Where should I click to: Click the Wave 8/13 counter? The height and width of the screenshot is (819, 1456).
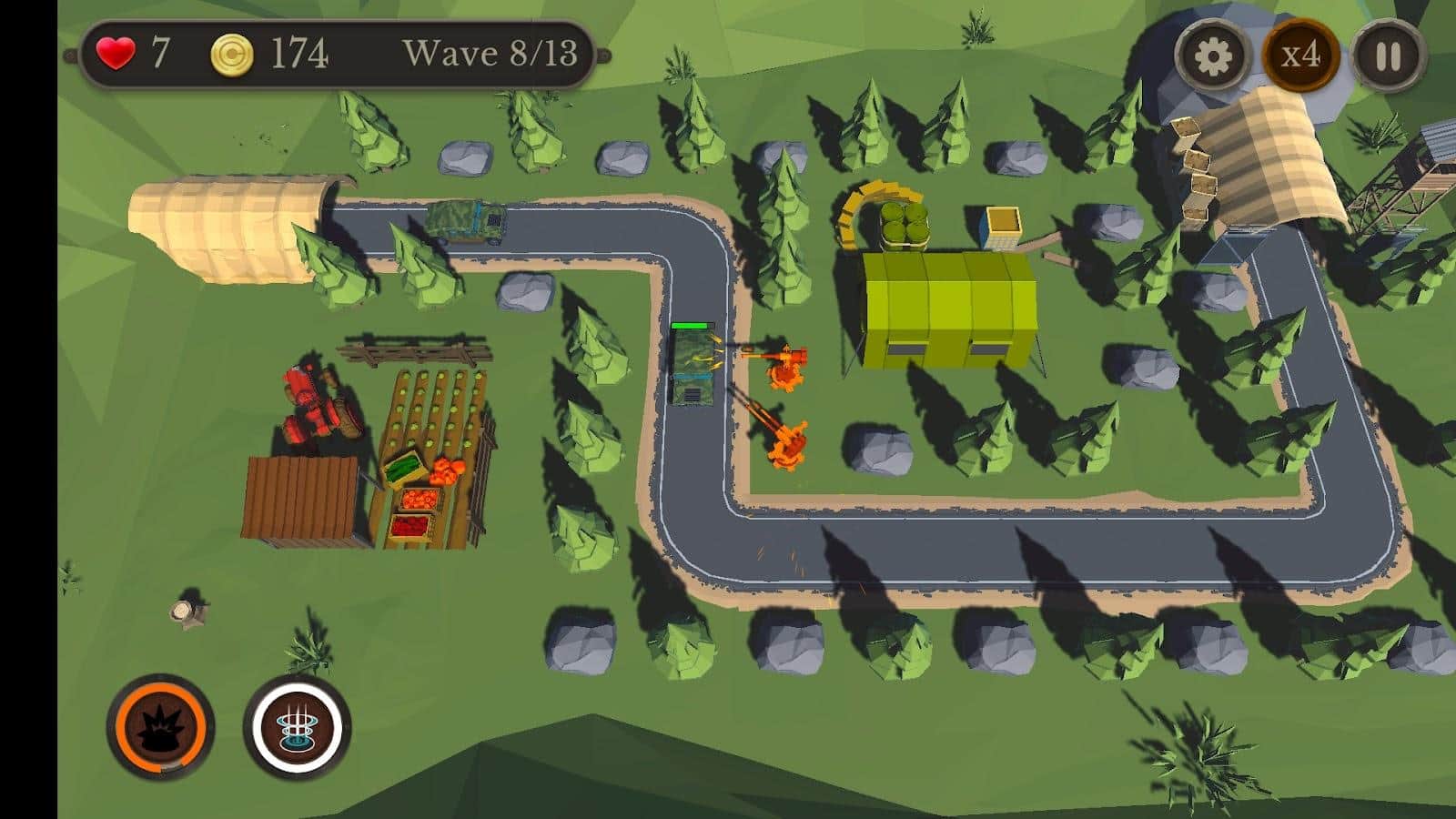tap(491, 55)
